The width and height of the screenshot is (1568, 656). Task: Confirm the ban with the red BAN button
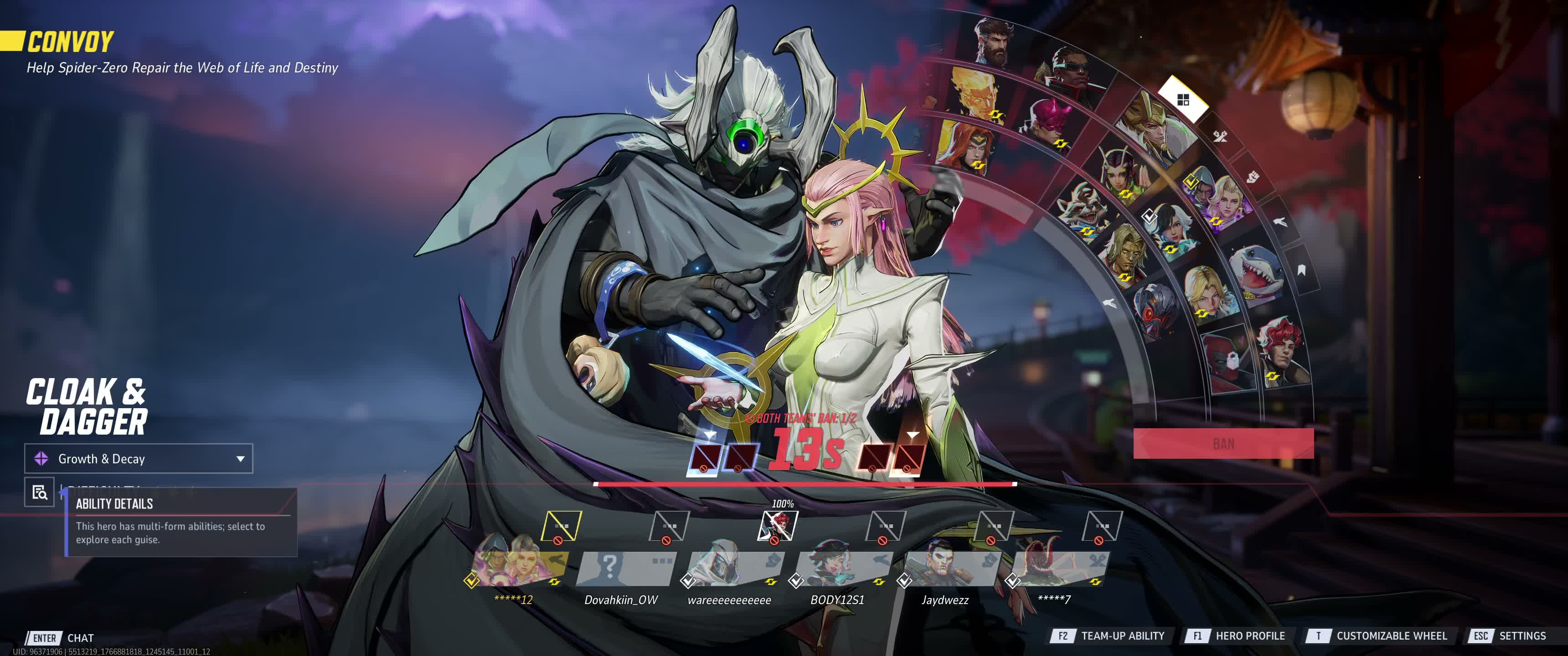[x=1223, y=444]
